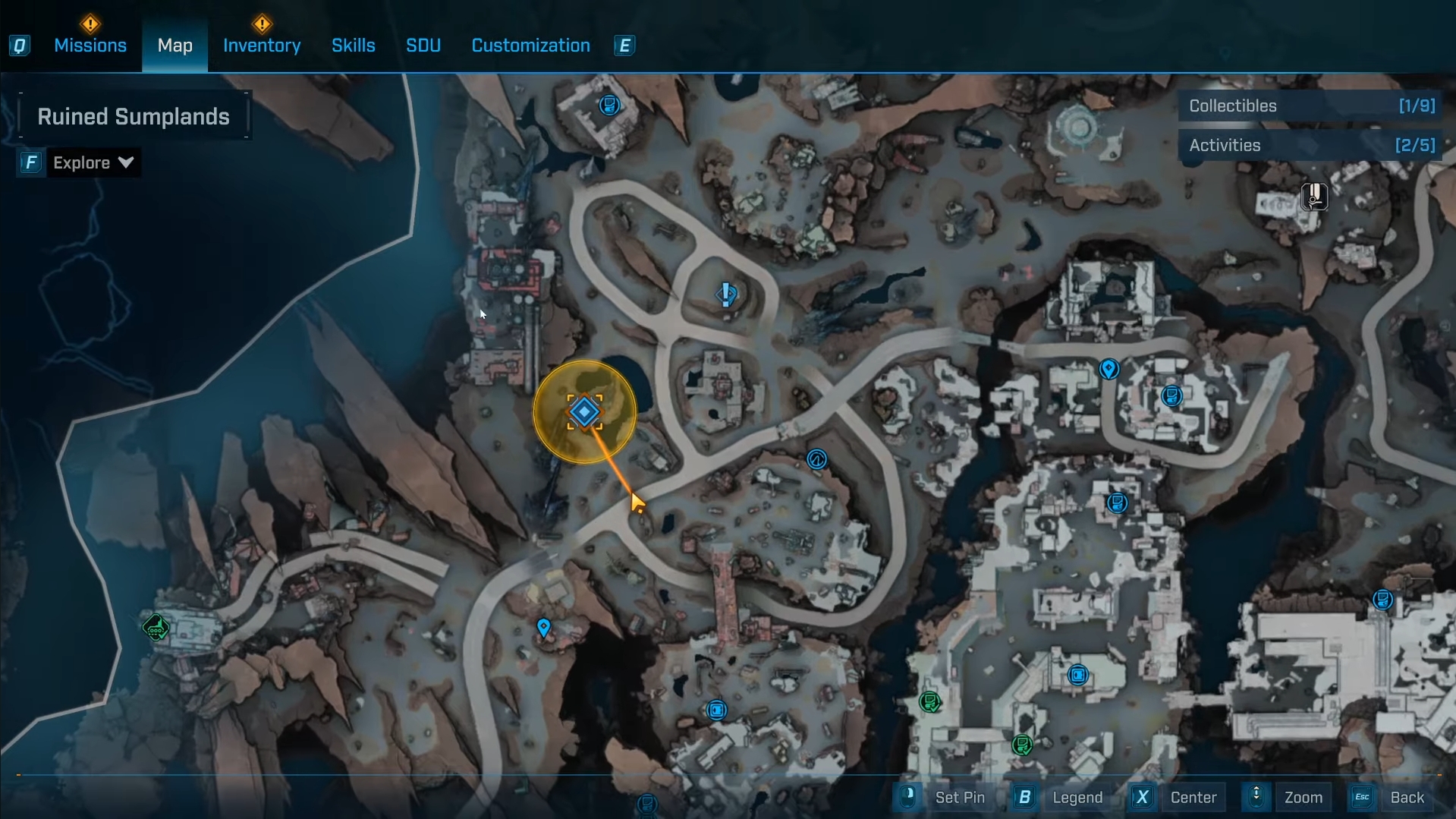Screen dimensions: 1456x819
Task: Open the SDU tab
Action: click(x=423, y=46)
